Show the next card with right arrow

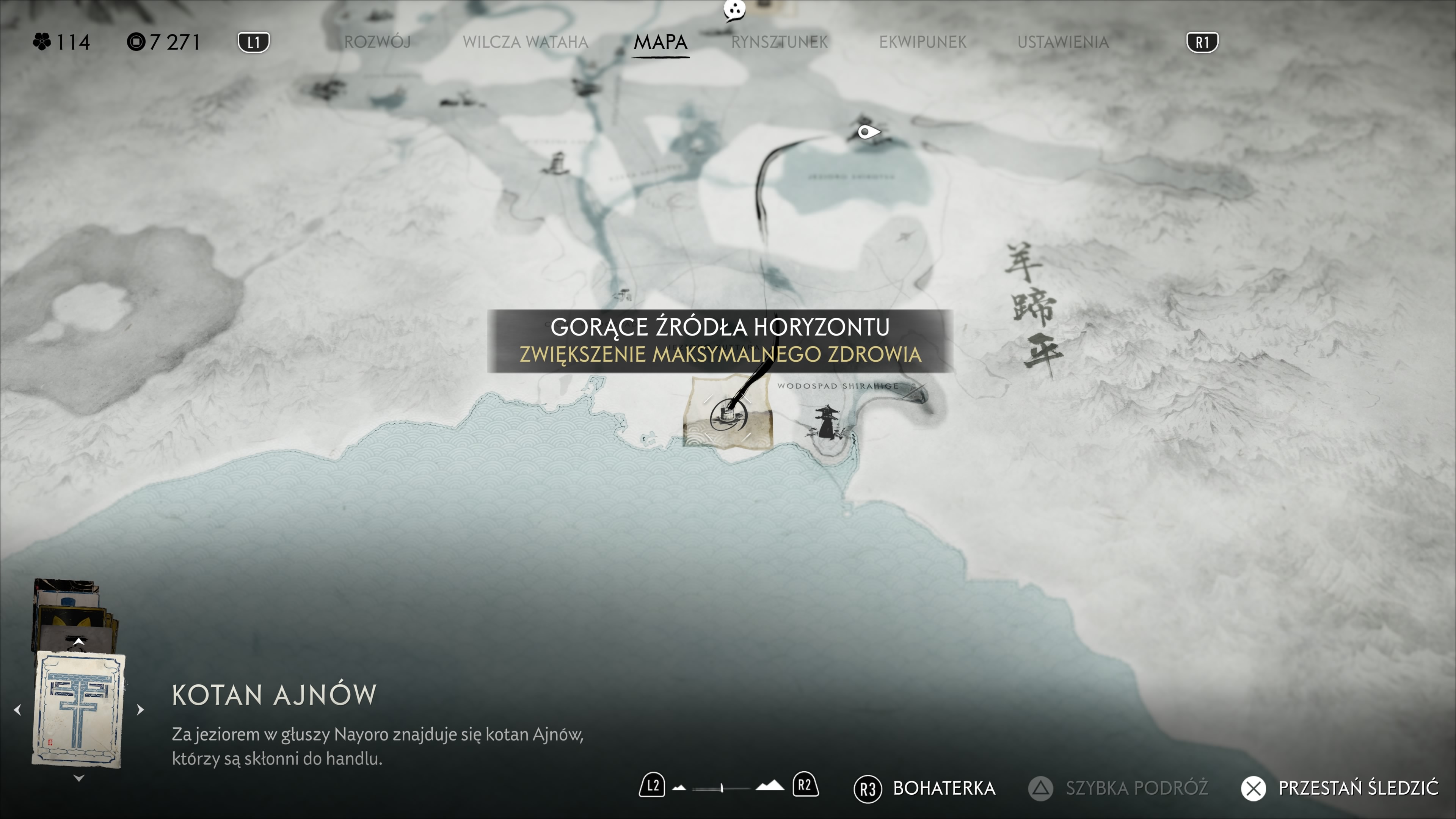click(x=140, y=709)
